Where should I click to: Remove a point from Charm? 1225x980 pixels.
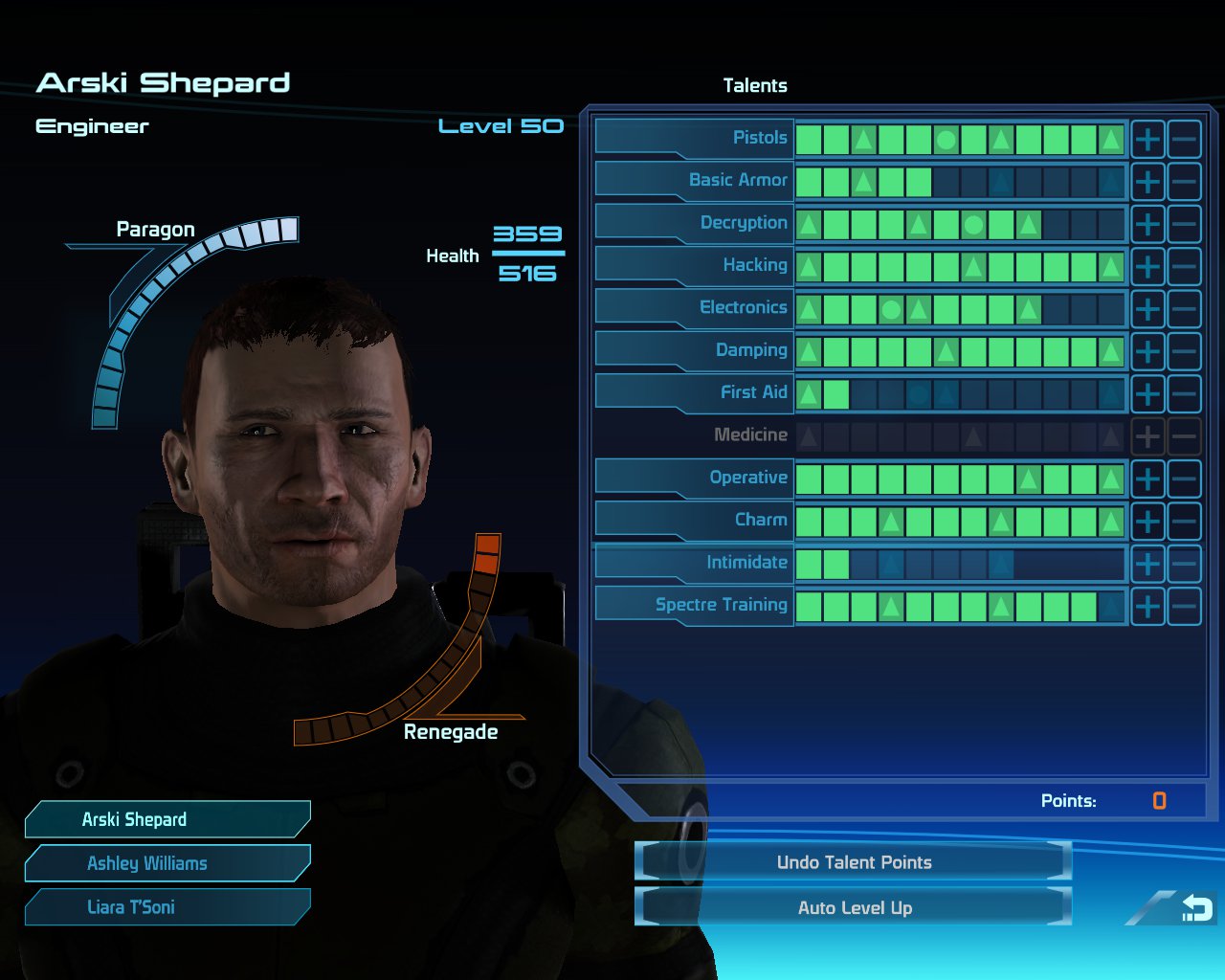pos(1185,522)
